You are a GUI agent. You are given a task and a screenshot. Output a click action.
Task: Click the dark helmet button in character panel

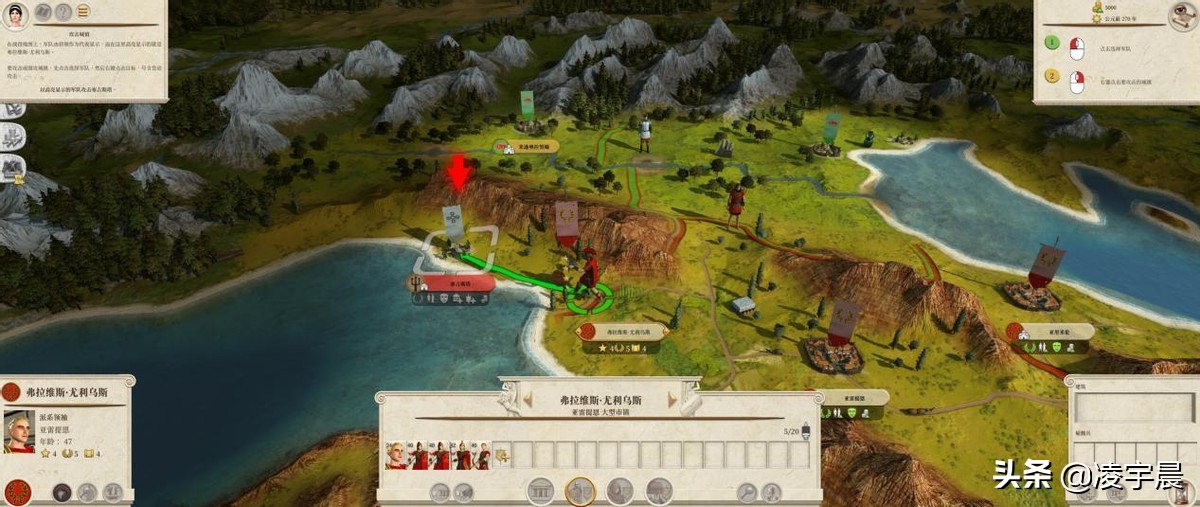coord(62,492)
